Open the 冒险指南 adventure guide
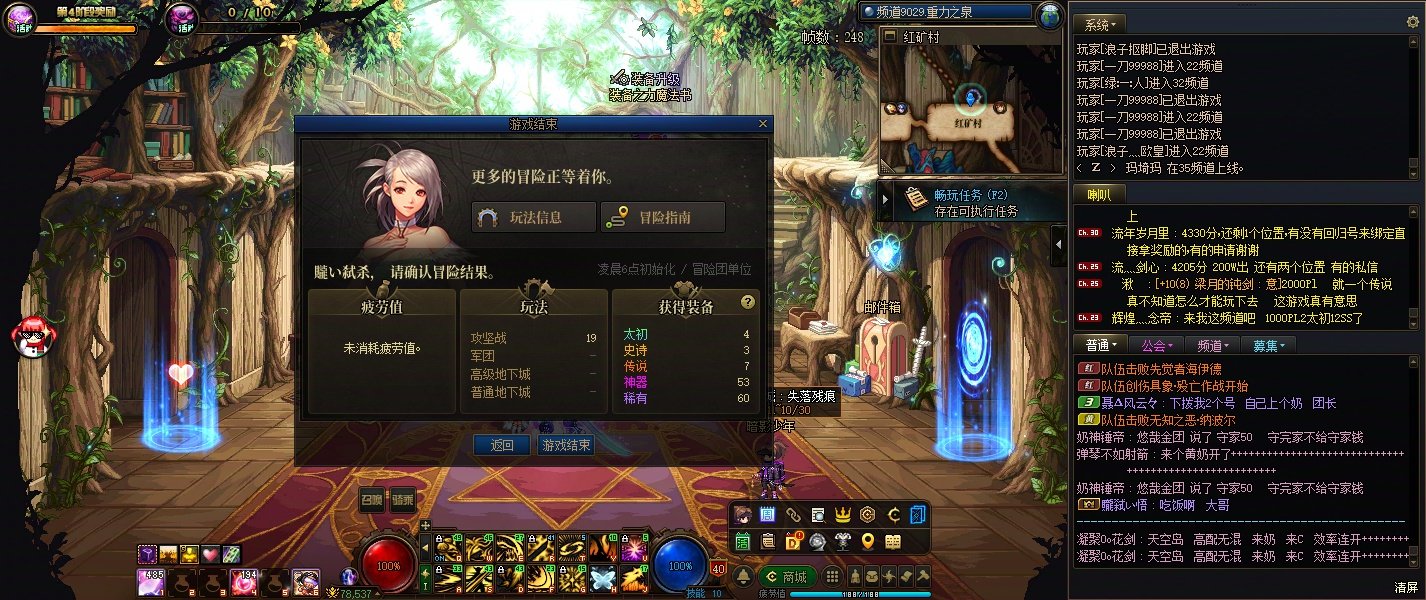1426x600 pixels. (662, 217)
